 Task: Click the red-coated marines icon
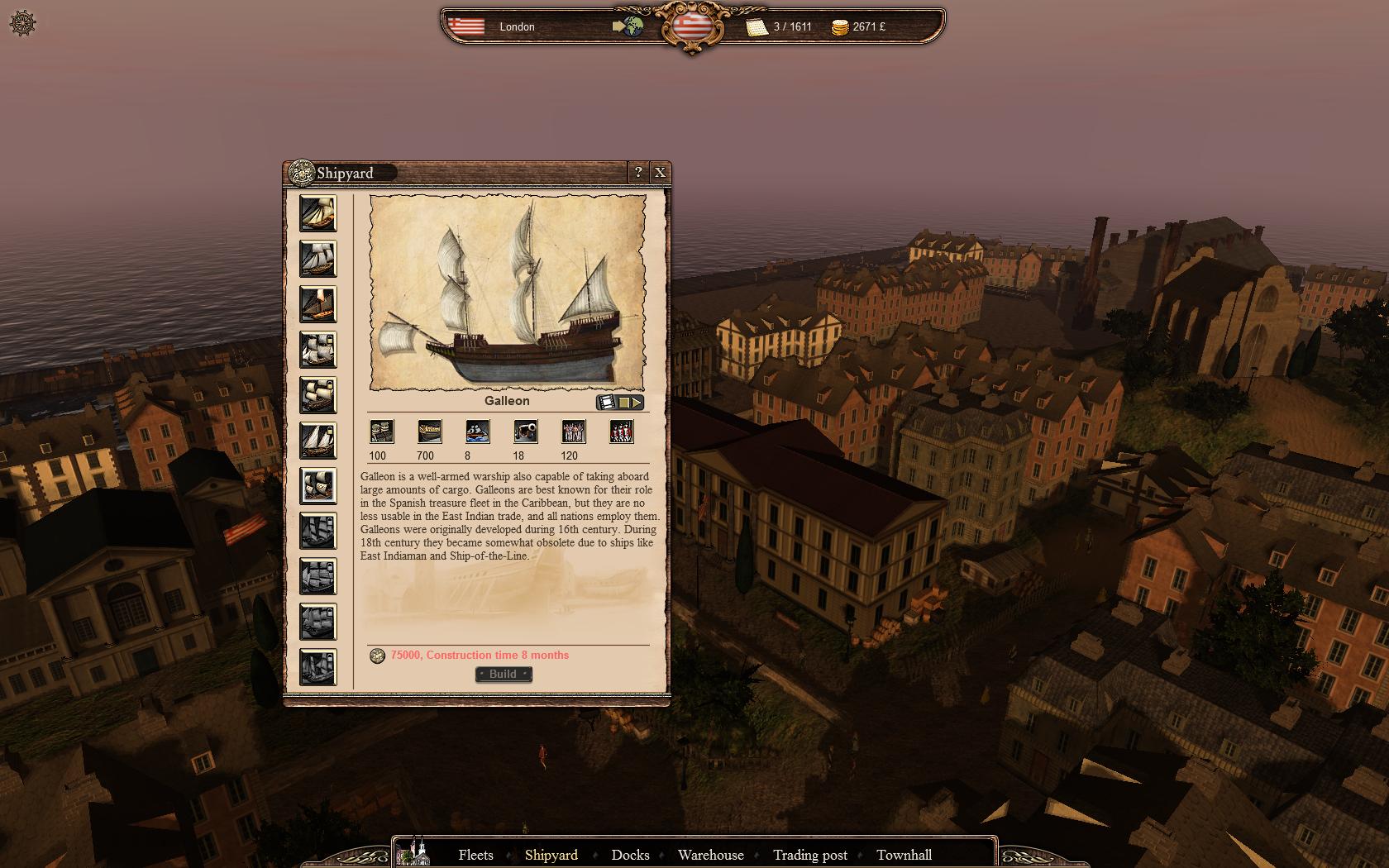pyautogui.click(x=621, y=432)
